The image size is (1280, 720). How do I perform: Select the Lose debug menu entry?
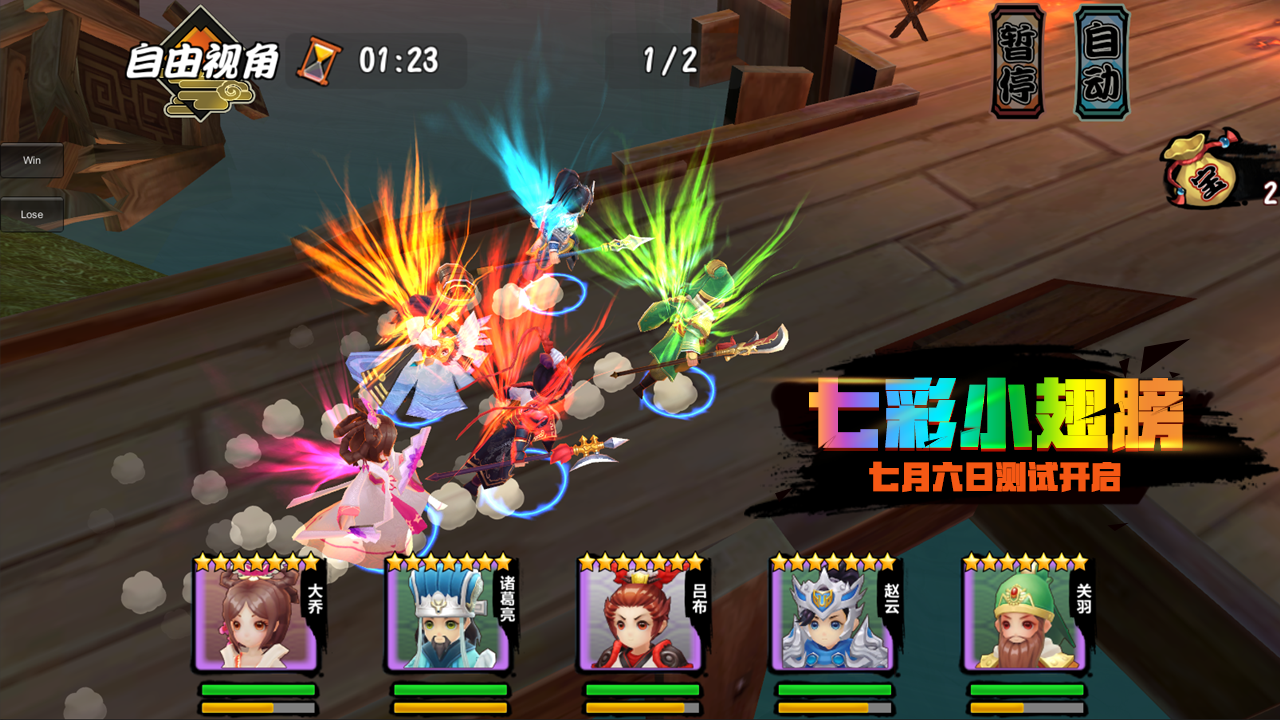click(33, 213)
